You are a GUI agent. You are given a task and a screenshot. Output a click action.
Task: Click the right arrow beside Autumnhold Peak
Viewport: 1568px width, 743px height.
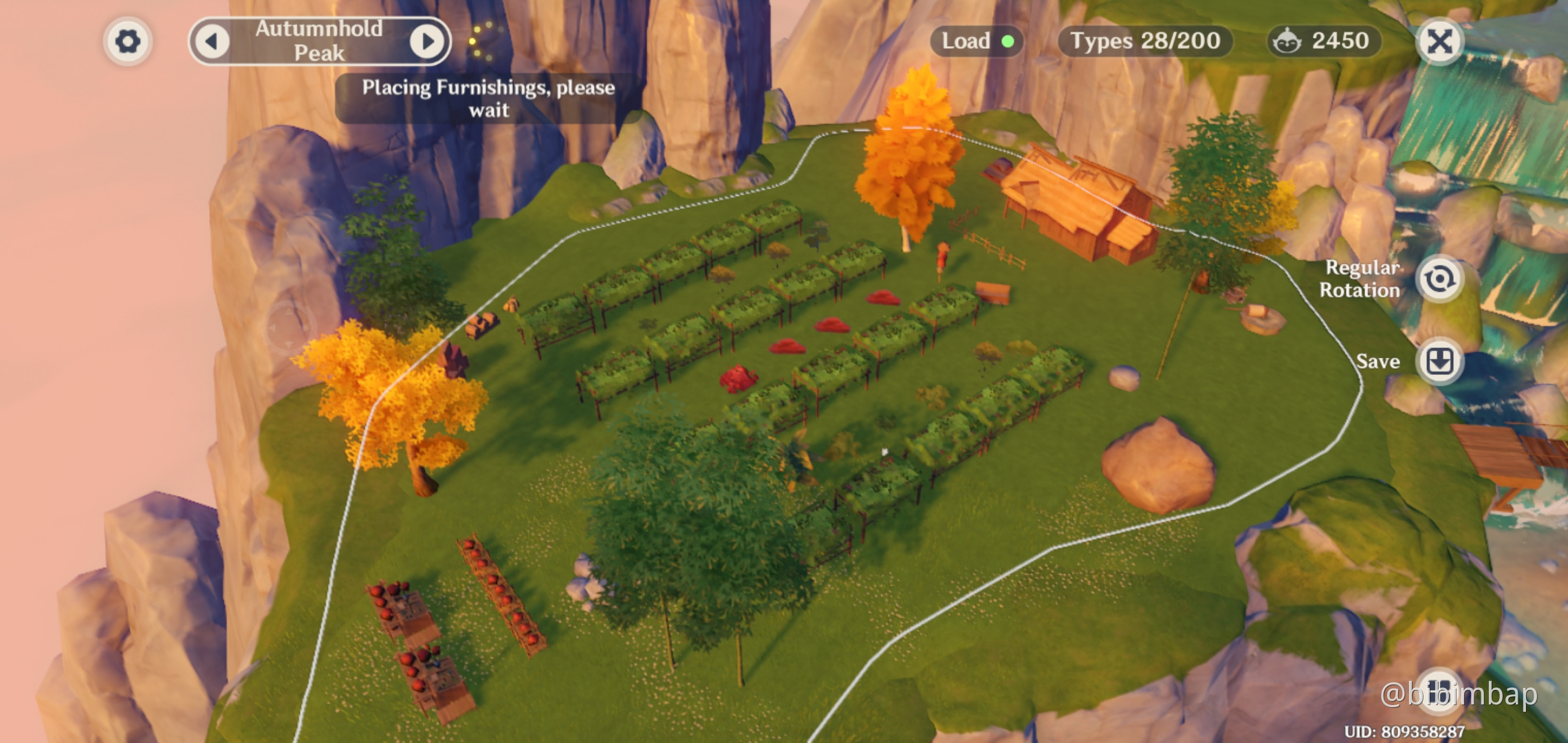tap(428, 41)
